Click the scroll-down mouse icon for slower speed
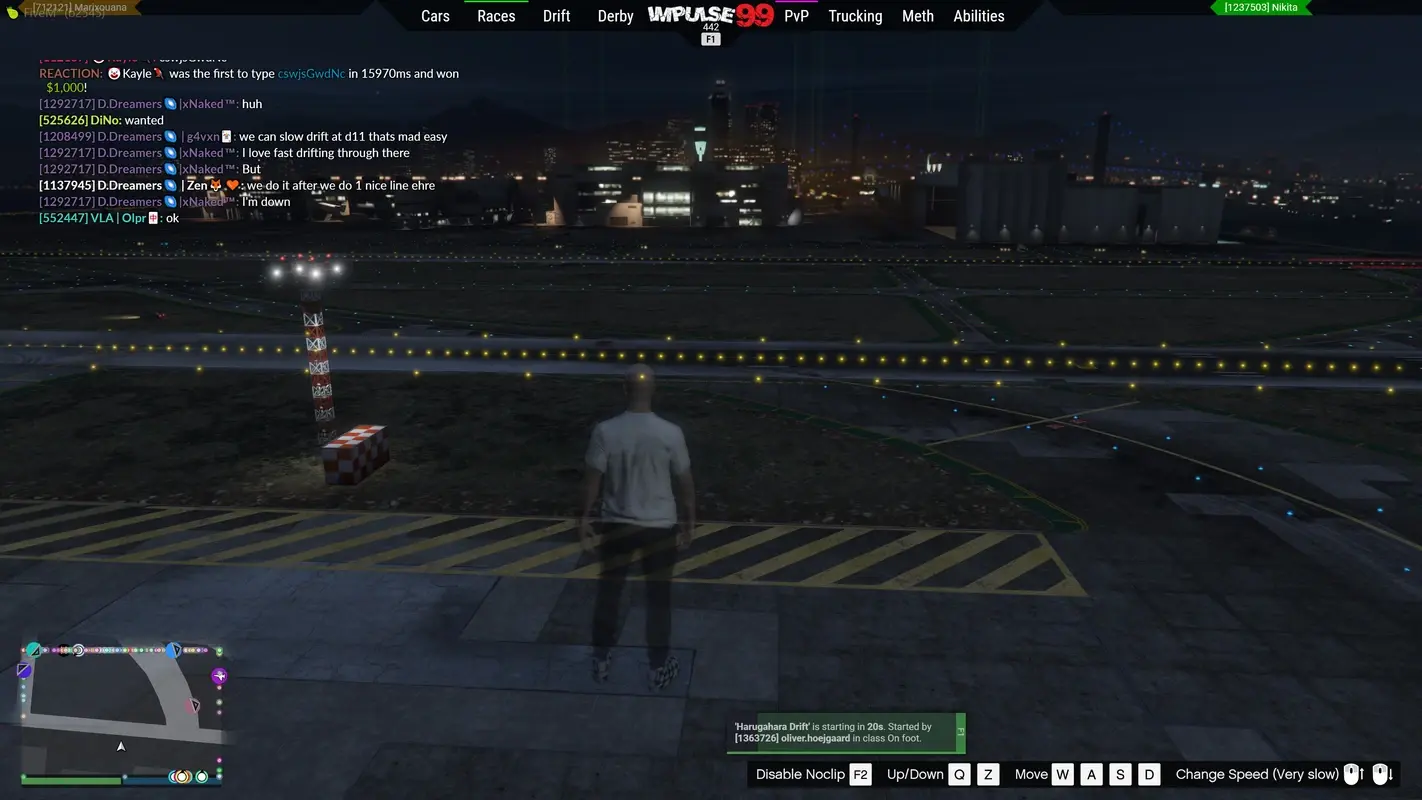This screenshot has width=1422, height=800. click(1384, 774)
